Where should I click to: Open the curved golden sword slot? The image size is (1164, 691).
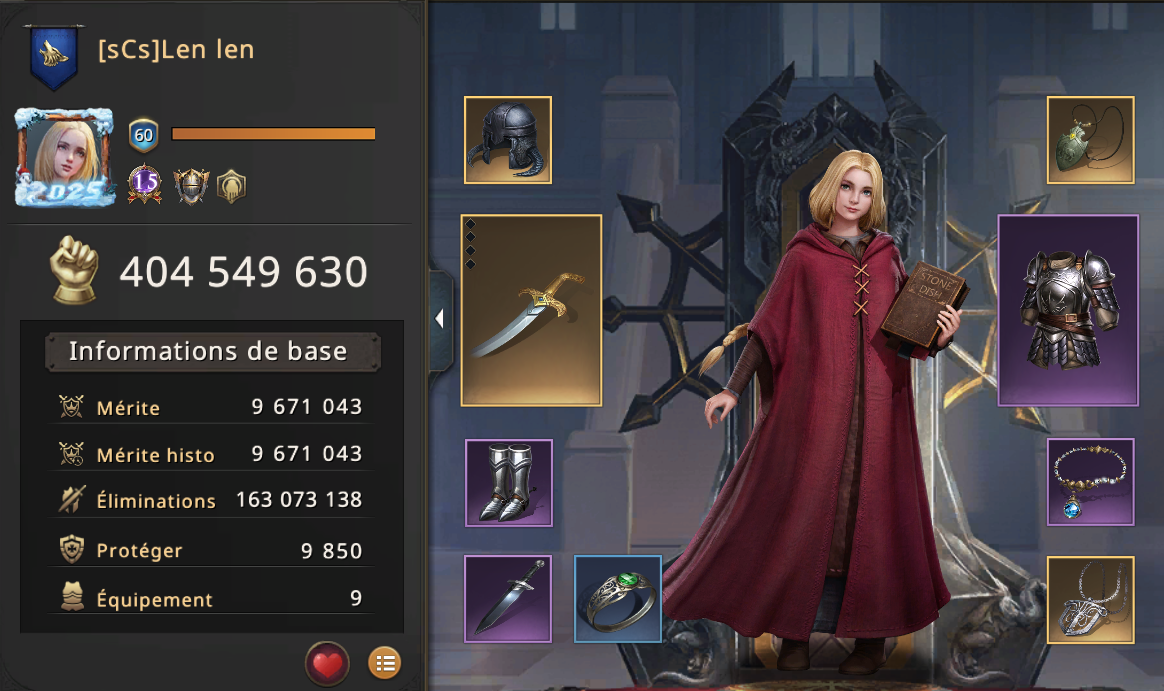(531, 310)
